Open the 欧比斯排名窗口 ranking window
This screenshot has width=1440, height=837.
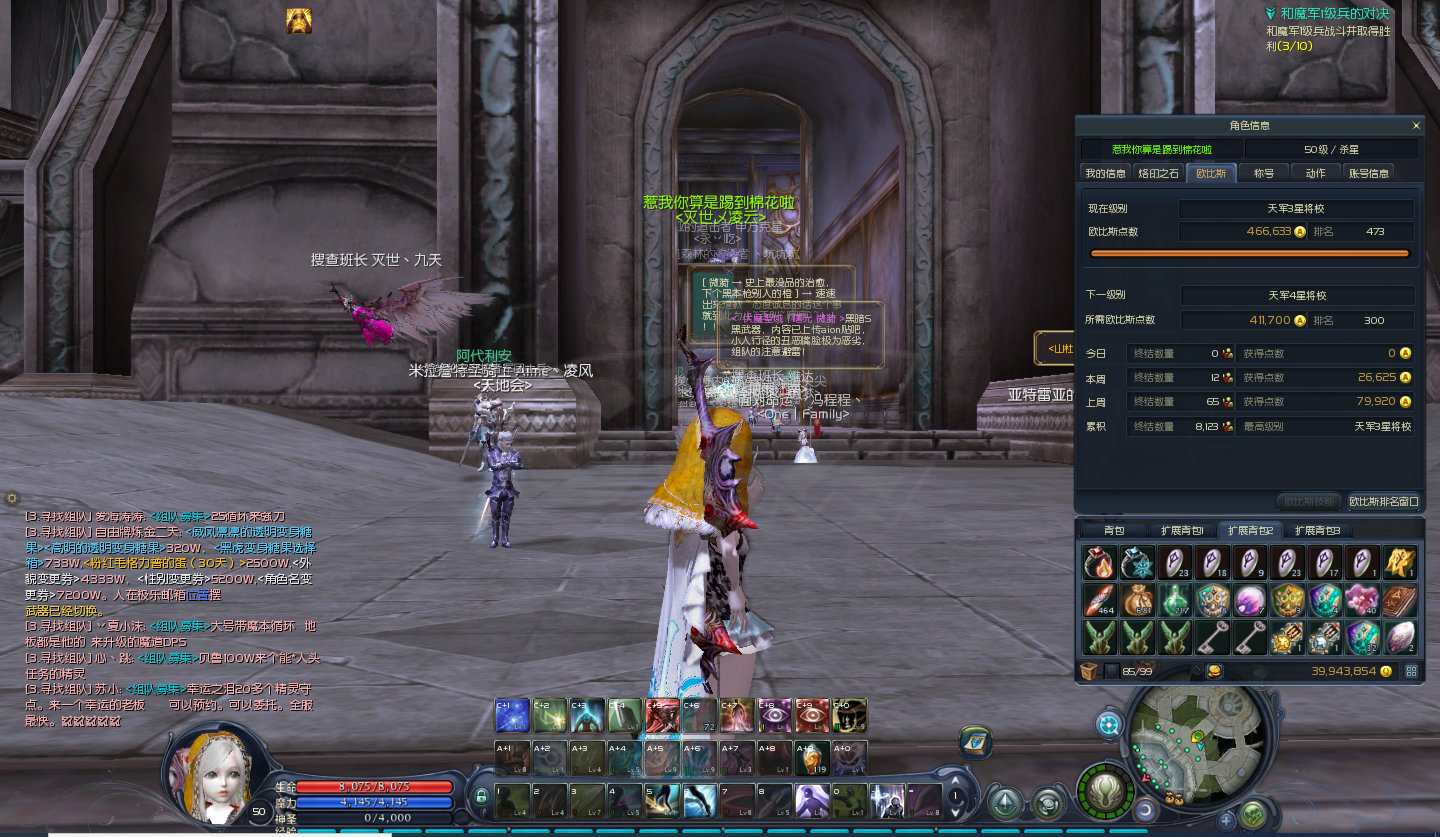1384,501
